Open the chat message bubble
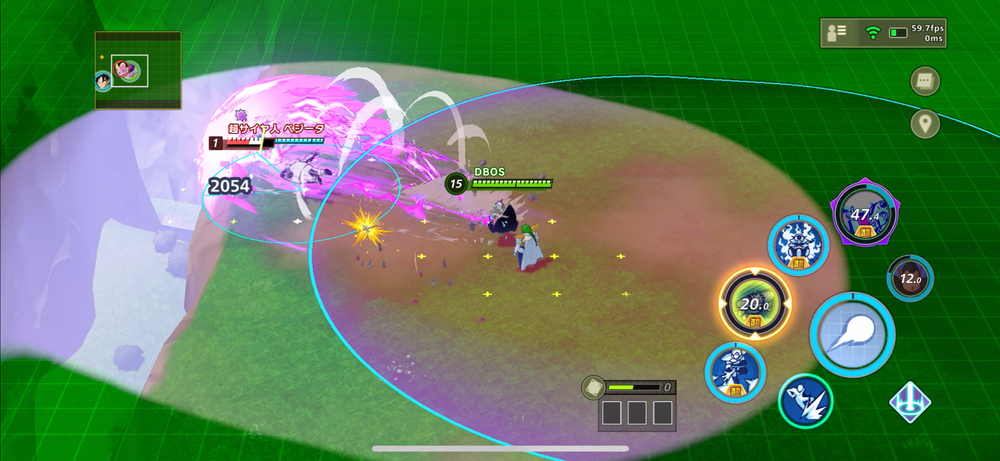The width and height of the screenshot is (1000, 461). (x=925, y=81)
